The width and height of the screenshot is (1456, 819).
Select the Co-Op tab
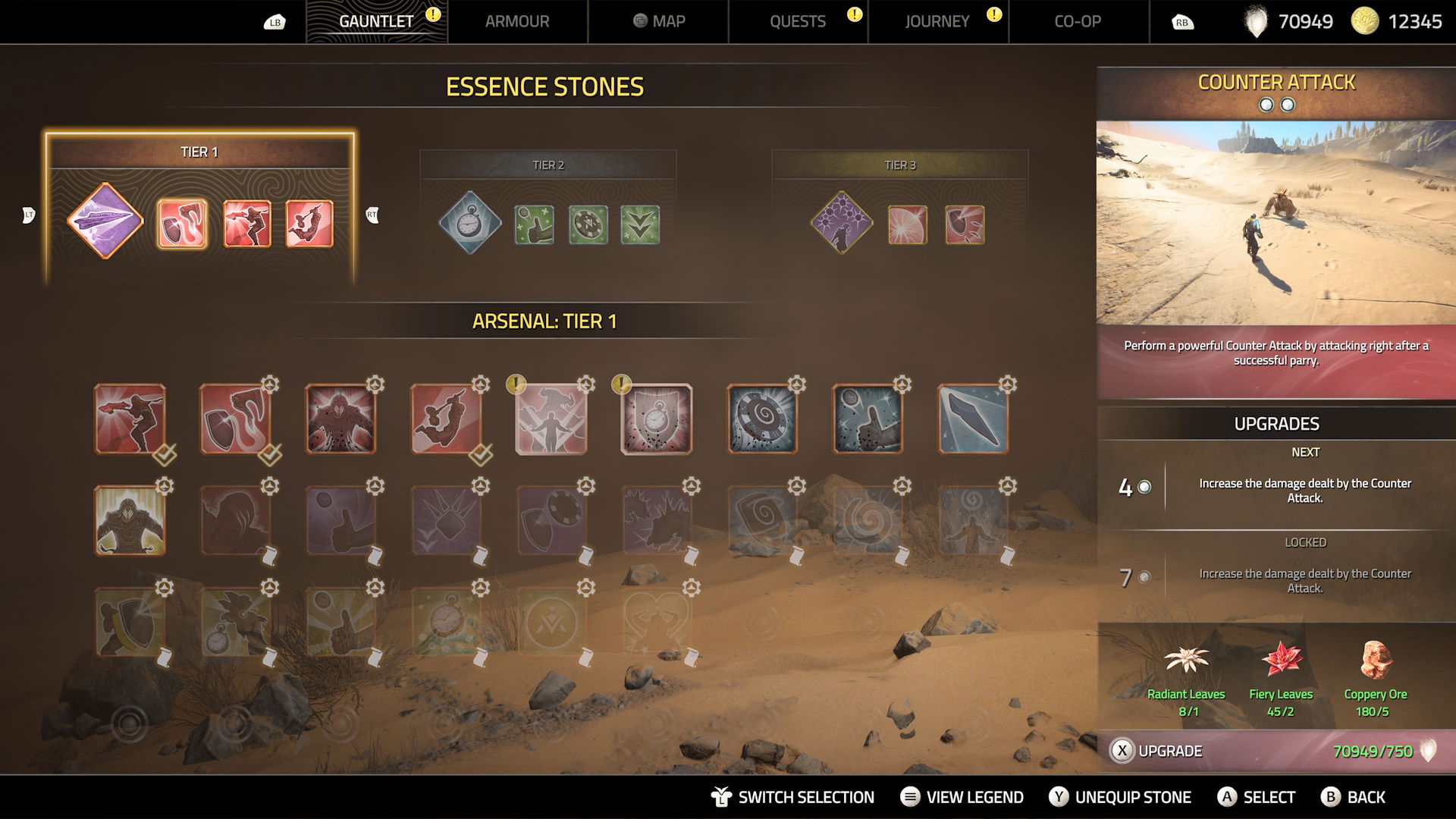coord(1078,21)
